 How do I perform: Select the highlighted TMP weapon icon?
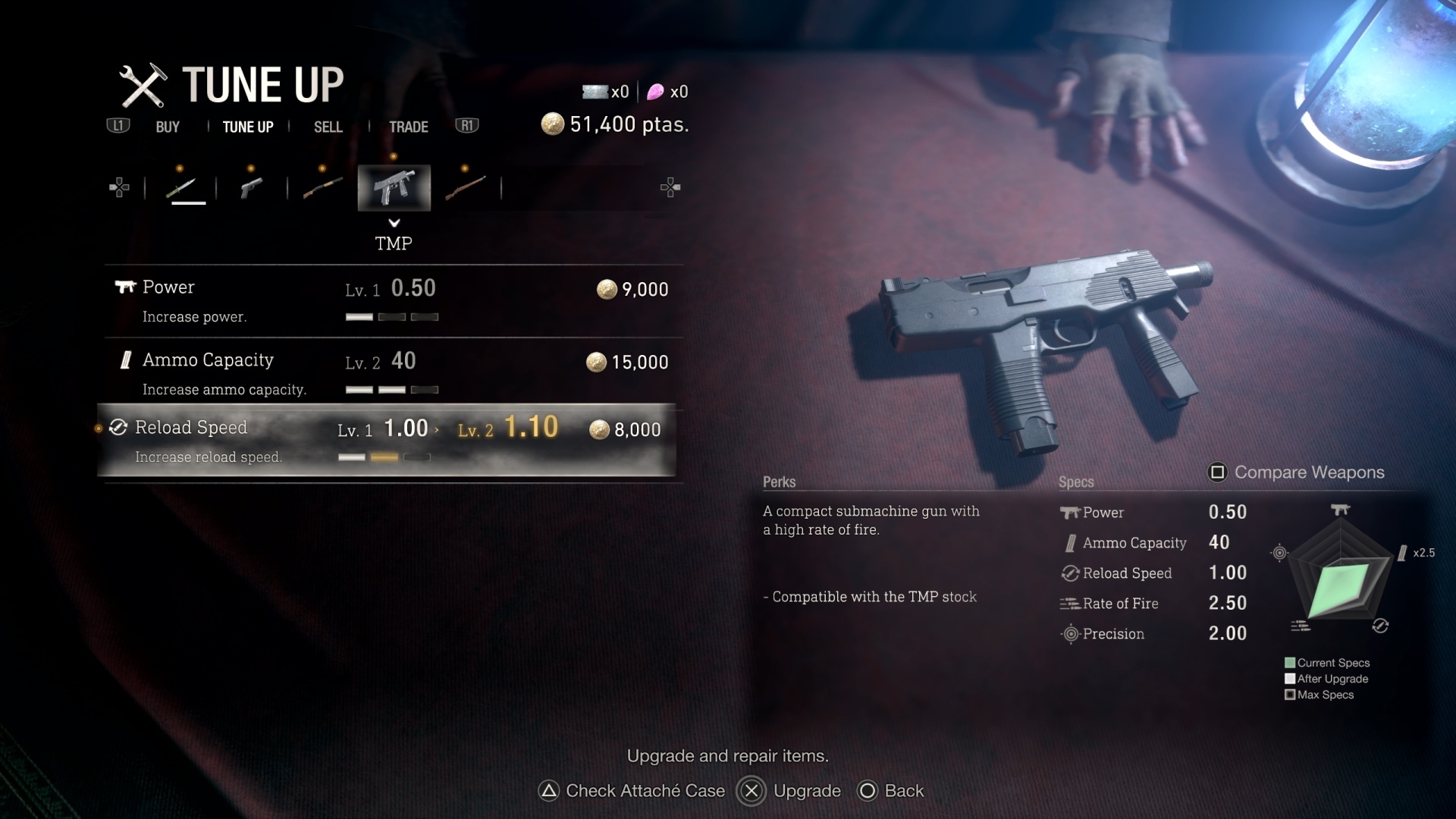click(x=394, y=187)
